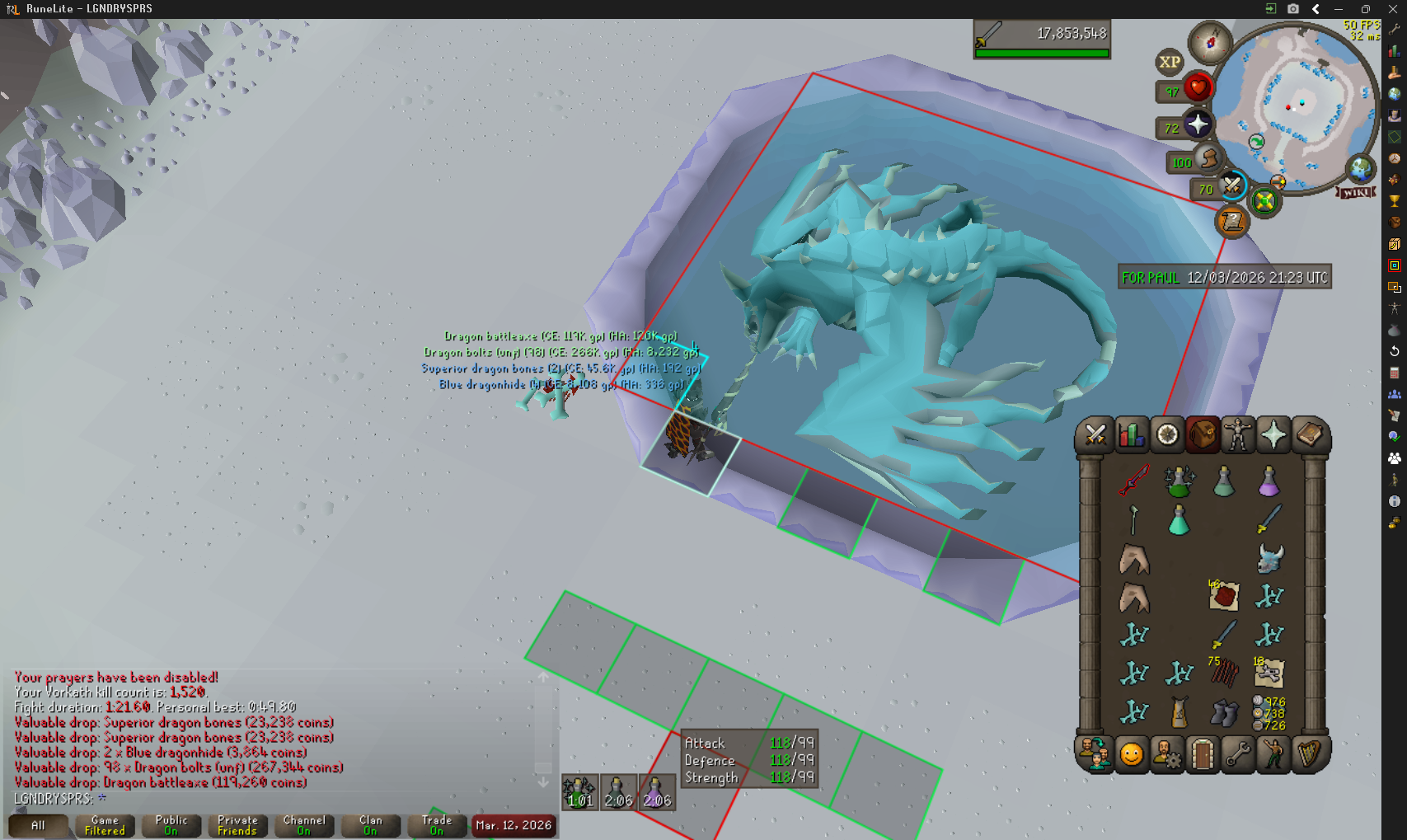The image size is (1407, 840).
Task: Click the red-outlined crossbow weapon slot
Action: [1134, 481]
